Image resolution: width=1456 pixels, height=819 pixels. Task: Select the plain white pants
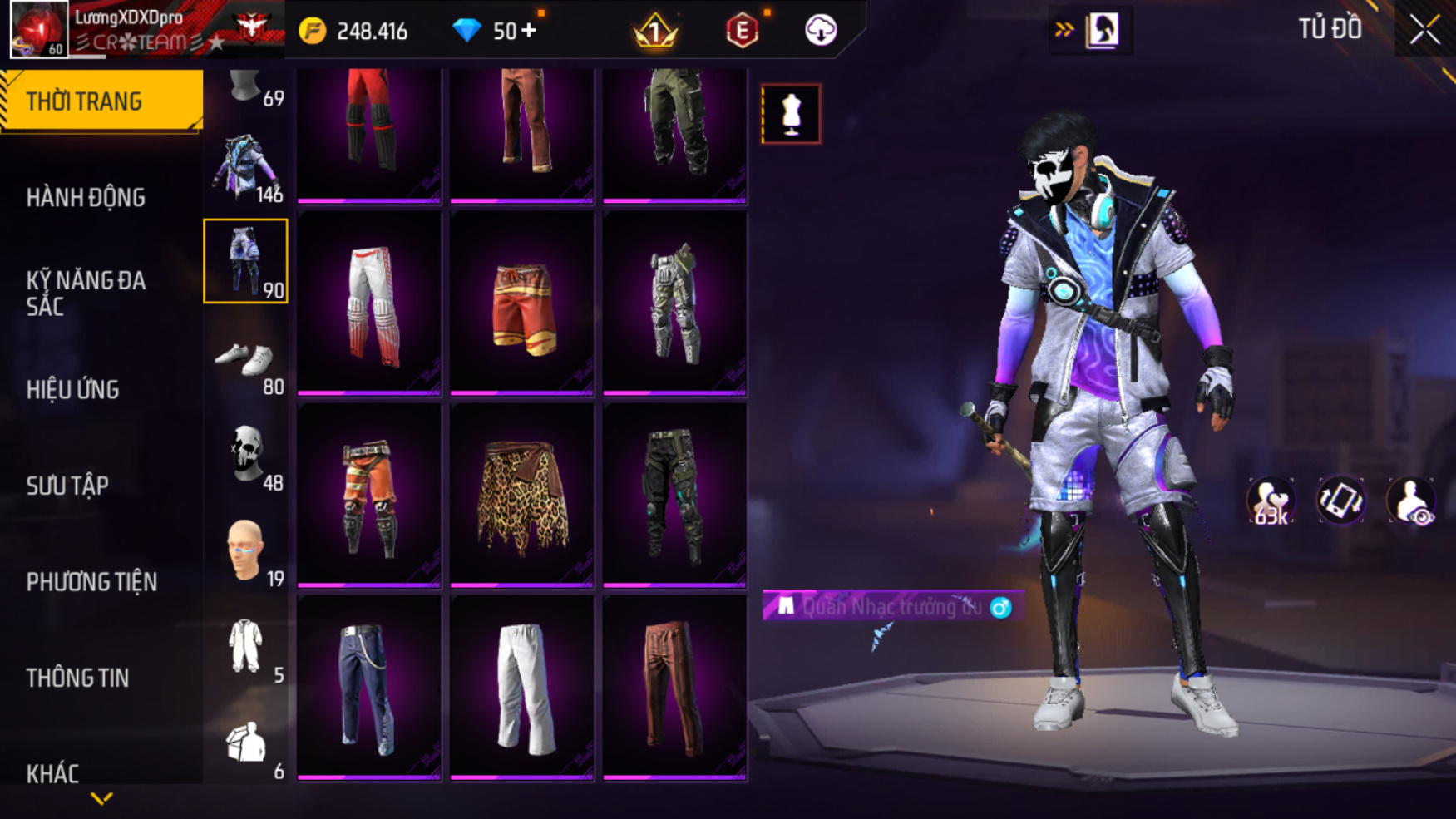tap(522, 688)
